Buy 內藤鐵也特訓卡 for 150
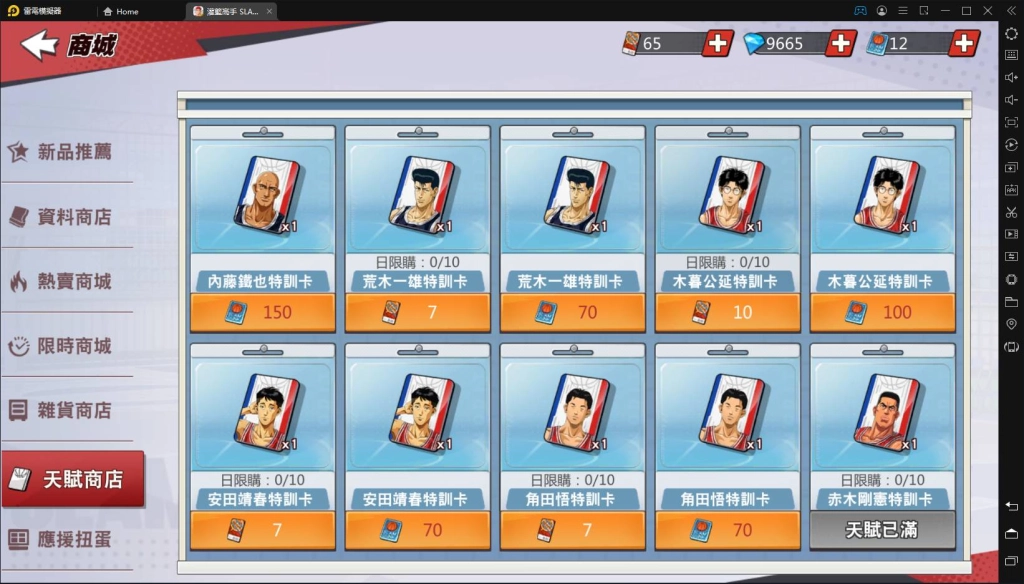1024x584 pixels. (x=263, y=312)
